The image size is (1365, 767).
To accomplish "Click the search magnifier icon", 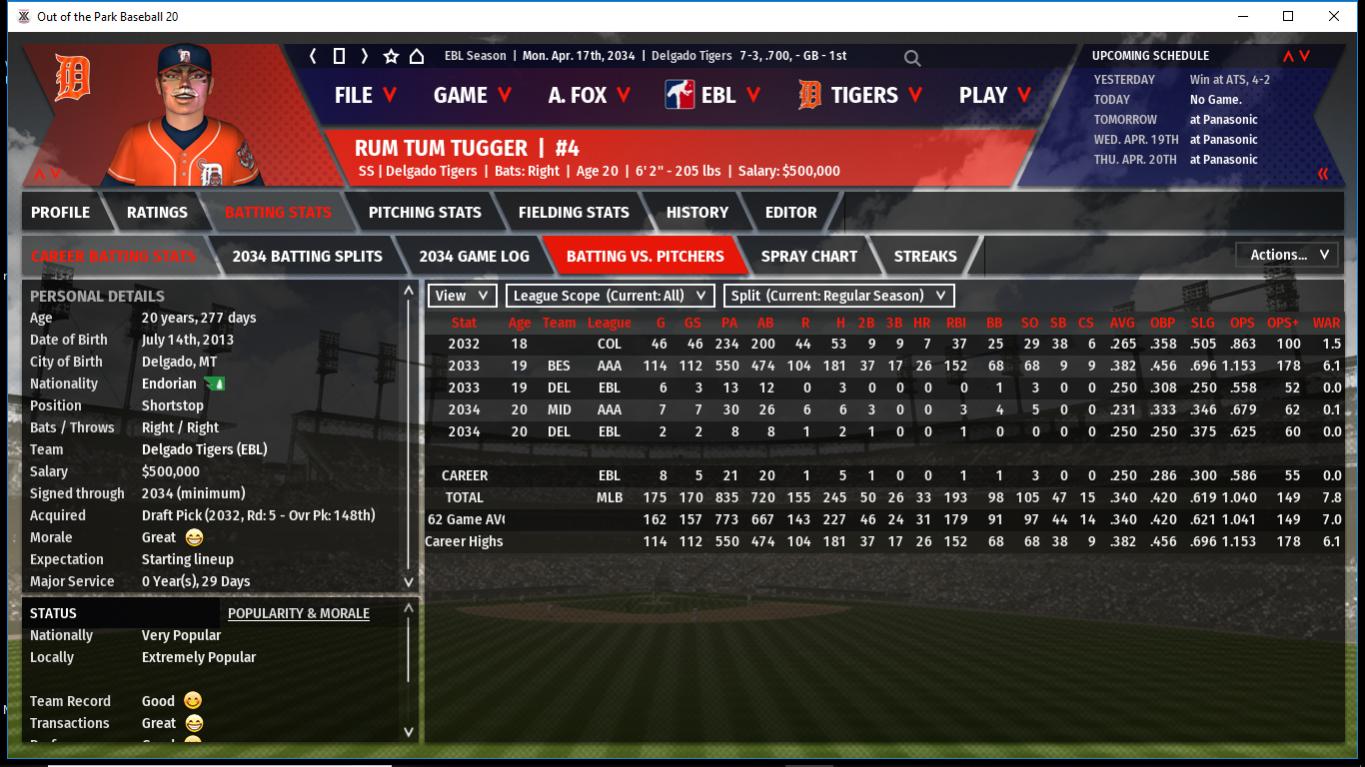I will click(912, 58).
